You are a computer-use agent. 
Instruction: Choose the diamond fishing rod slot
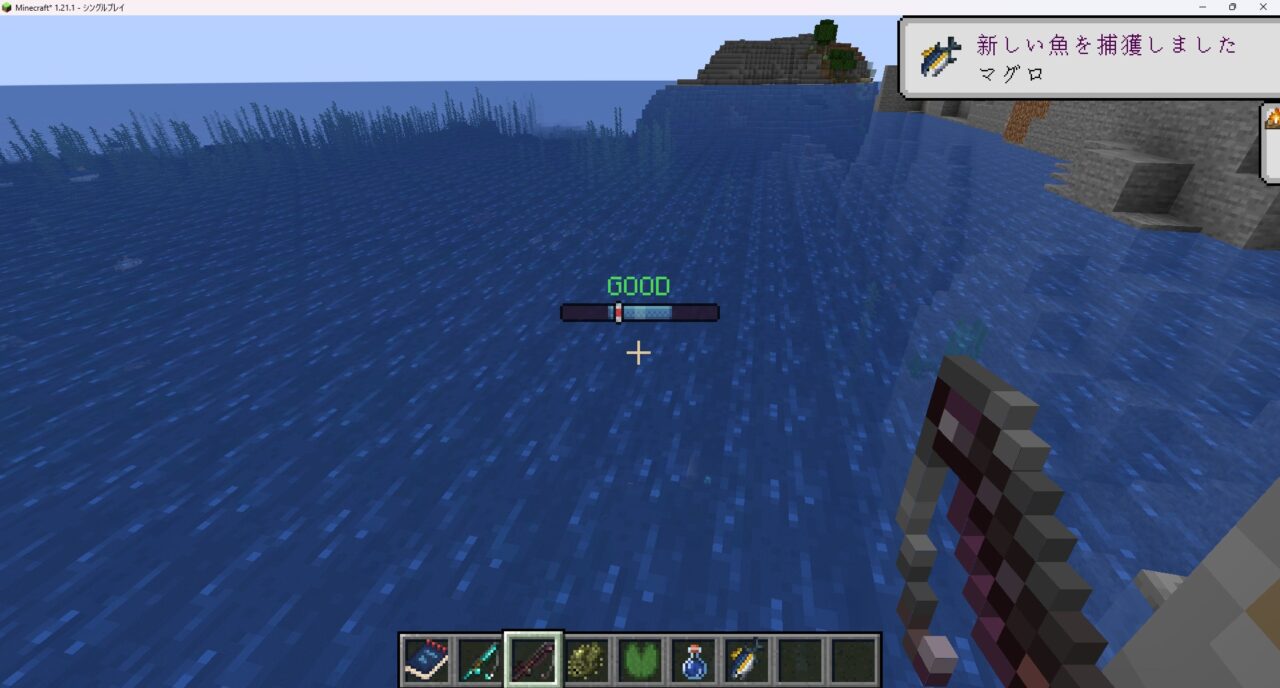480,660
